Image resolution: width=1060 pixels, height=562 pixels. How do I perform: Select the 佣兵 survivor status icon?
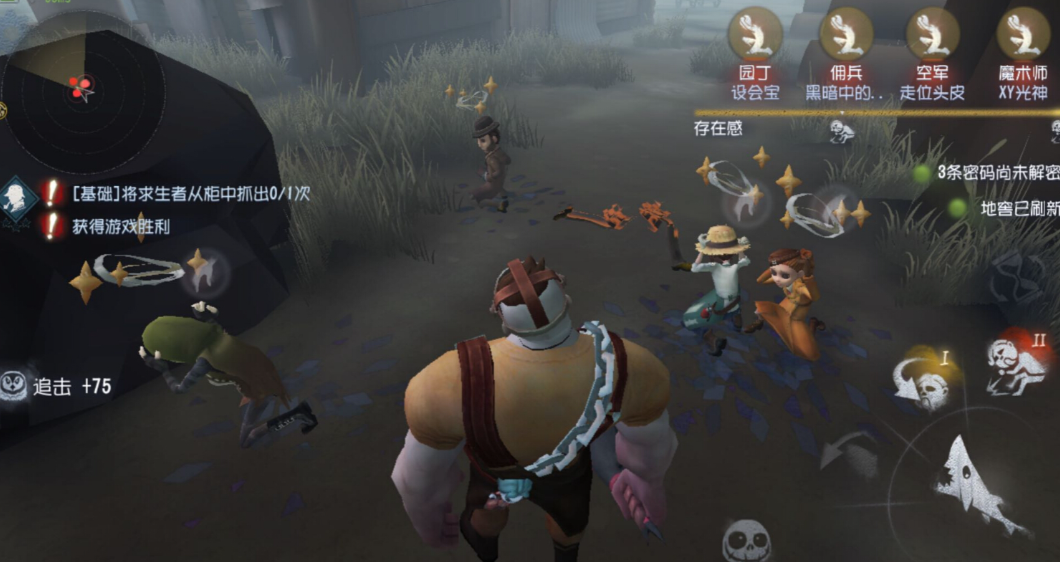pyautogui.click(x=846, y=34)
